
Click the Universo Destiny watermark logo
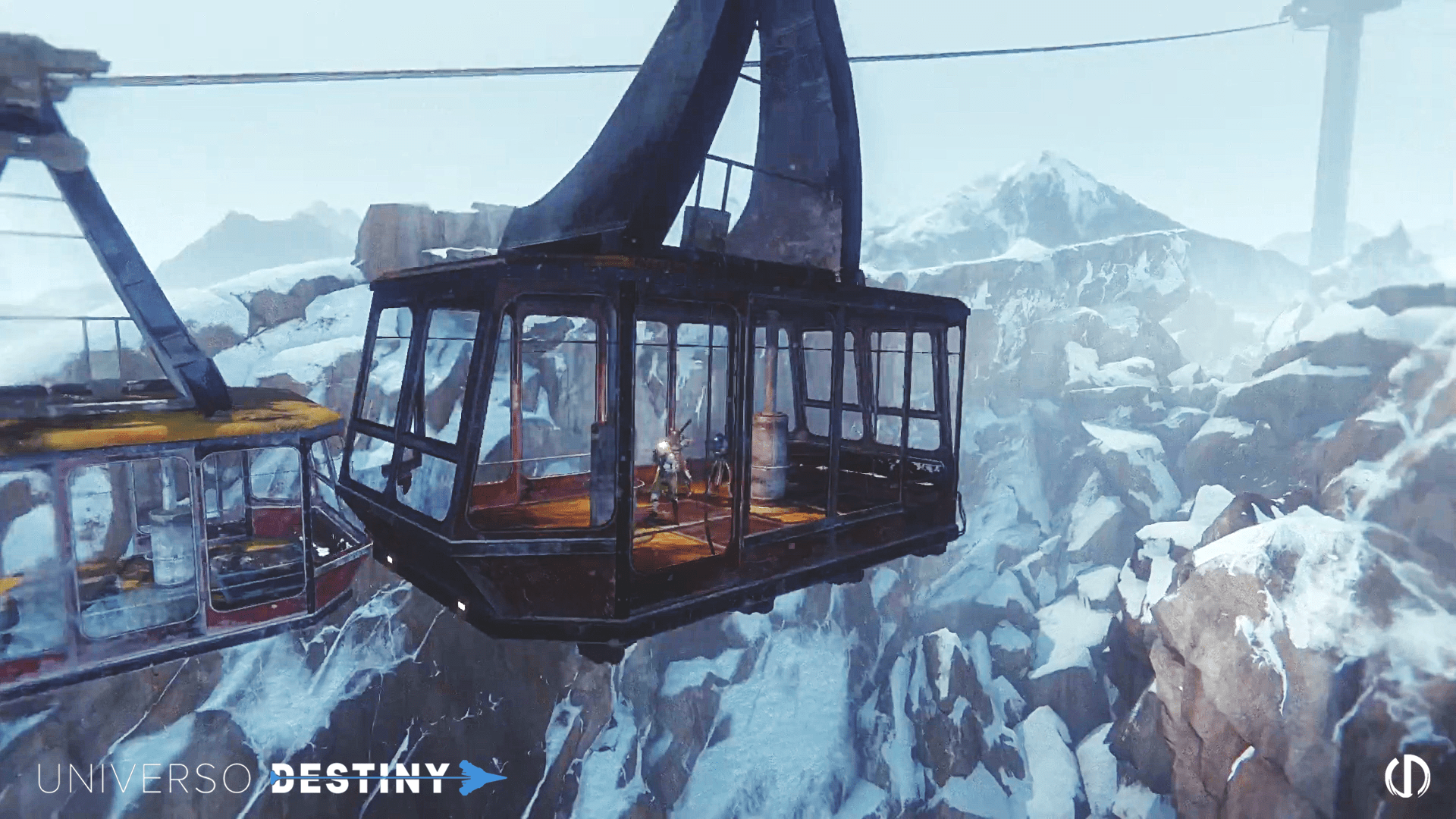coord(271,778)
